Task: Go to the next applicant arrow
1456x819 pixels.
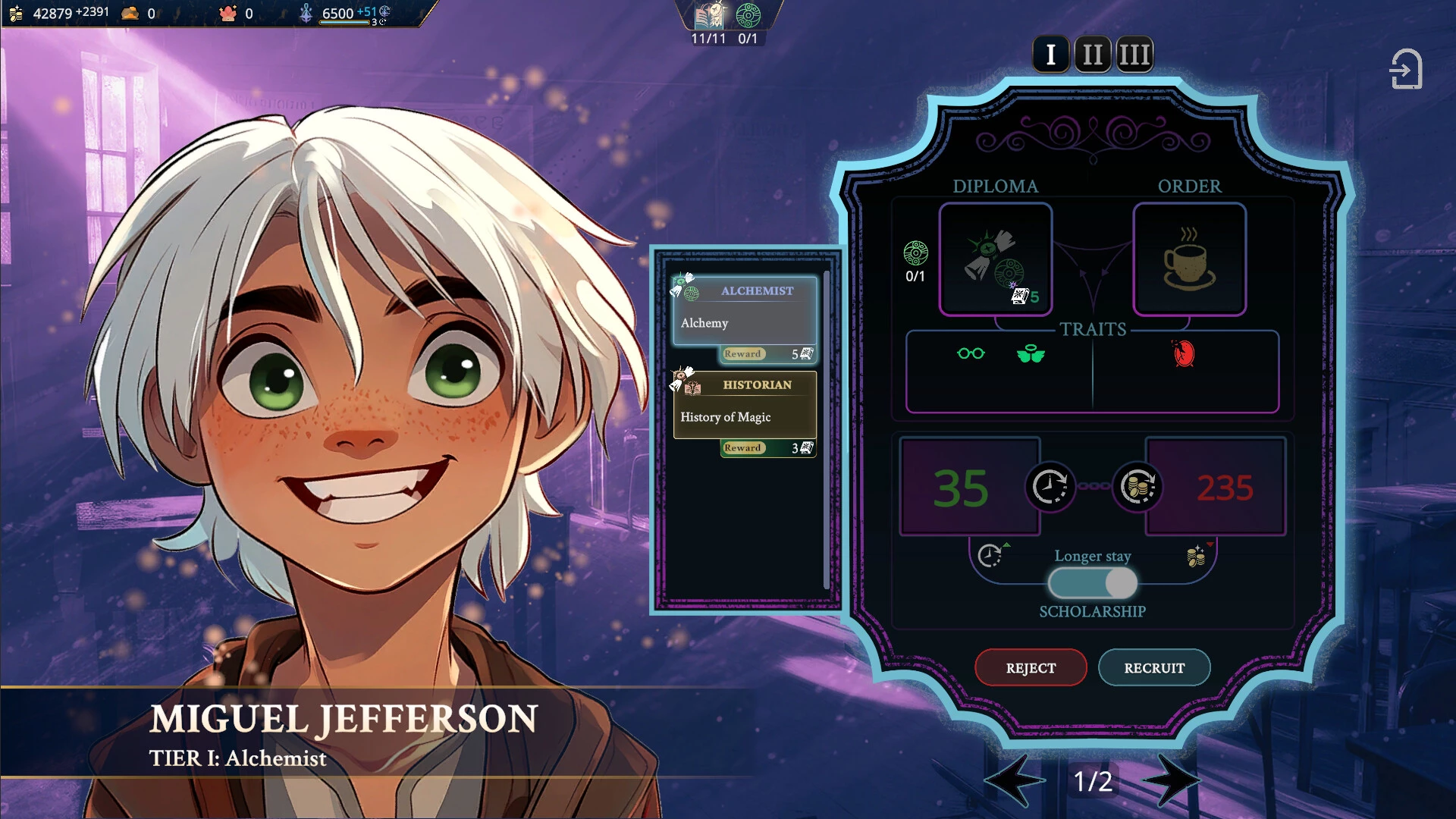Action: (x=1171, y=780)
